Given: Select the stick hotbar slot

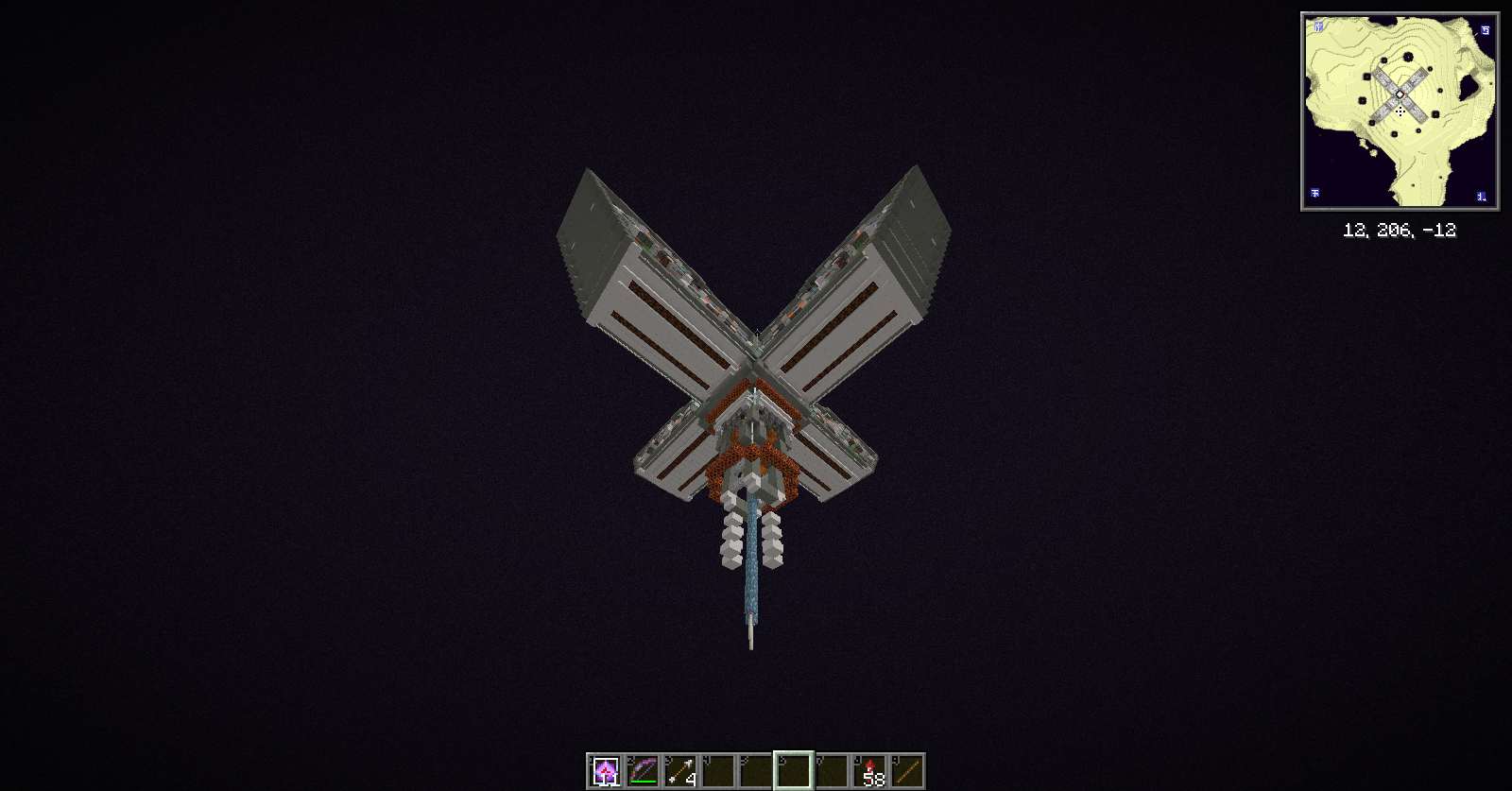Looking at the screenshot, I should (907, 771).
